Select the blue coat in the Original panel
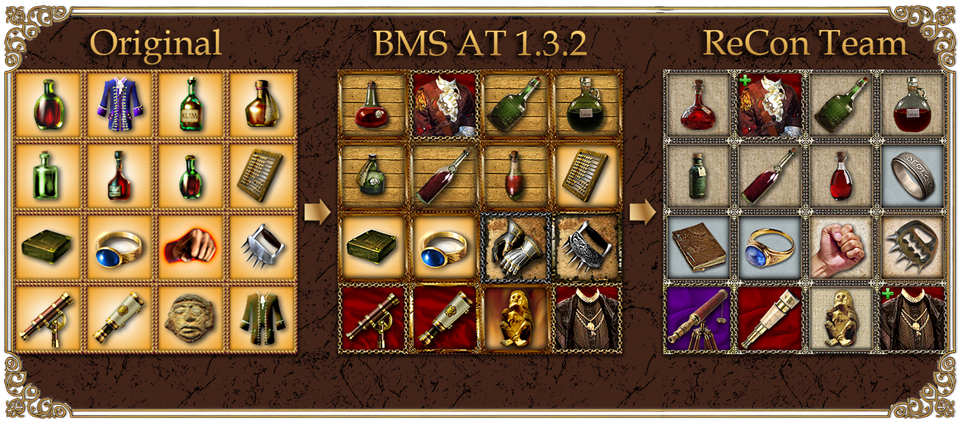Screen dimensions: 960x423 [120, 104]
